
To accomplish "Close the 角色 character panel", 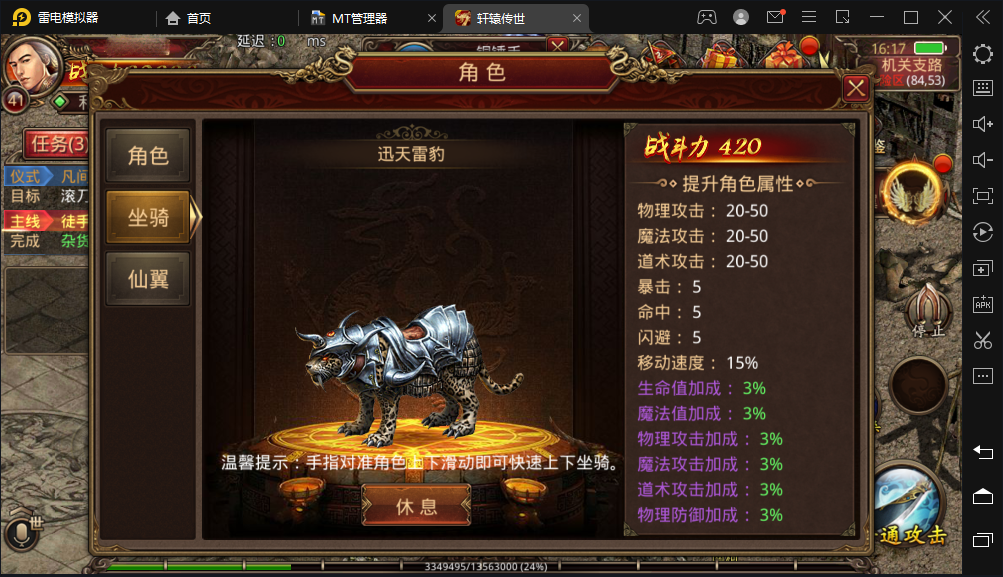I will click(x=856, y=88).
